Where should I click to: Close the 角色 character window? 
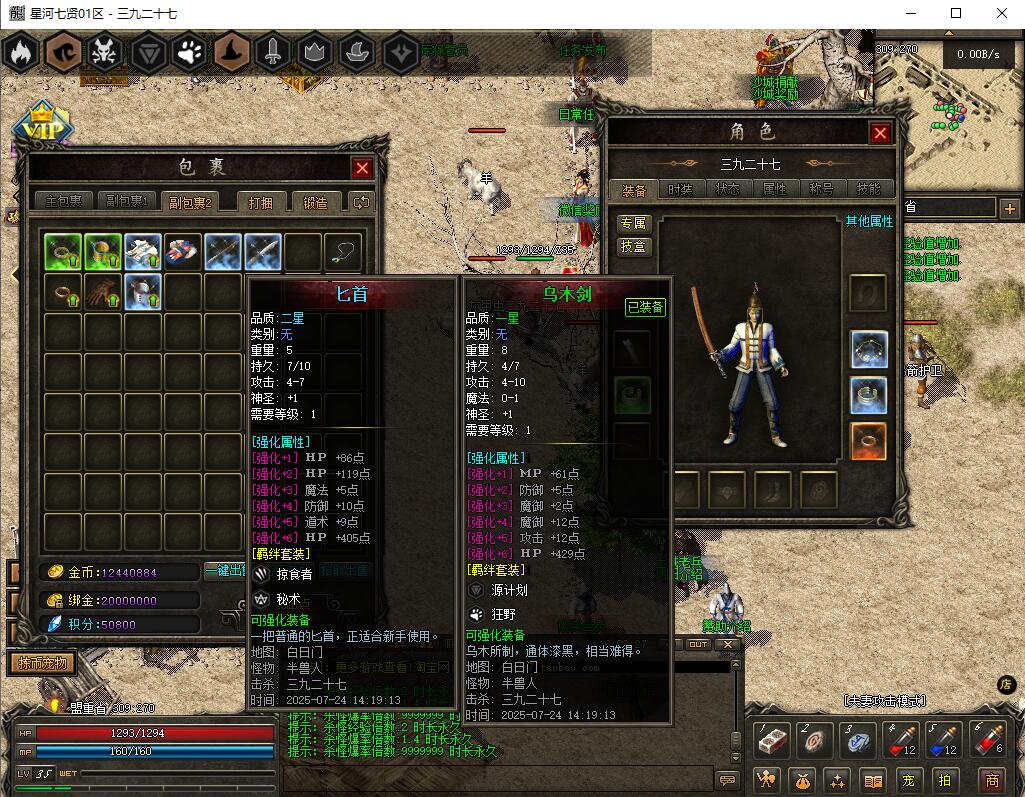(880, 133)
